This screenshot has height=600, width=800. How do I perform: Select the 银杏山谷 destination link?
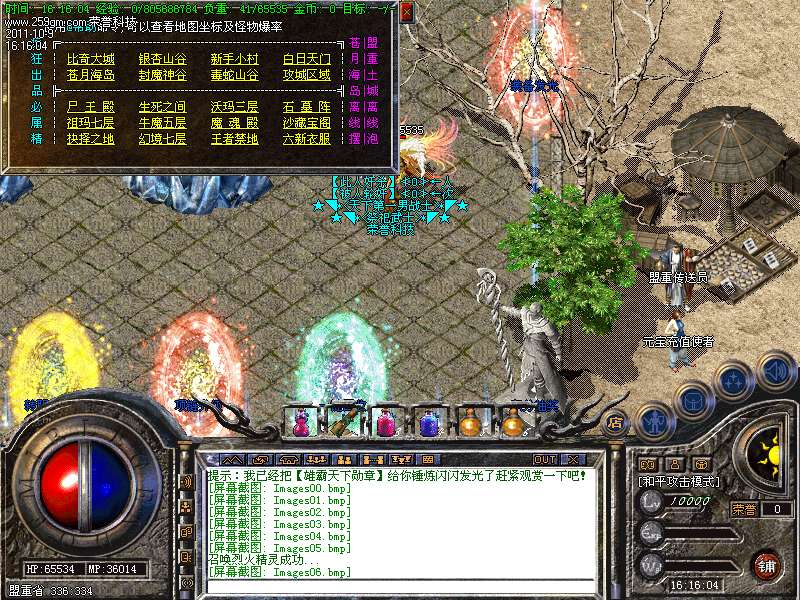pyautogui.click(x=162, y=59)
